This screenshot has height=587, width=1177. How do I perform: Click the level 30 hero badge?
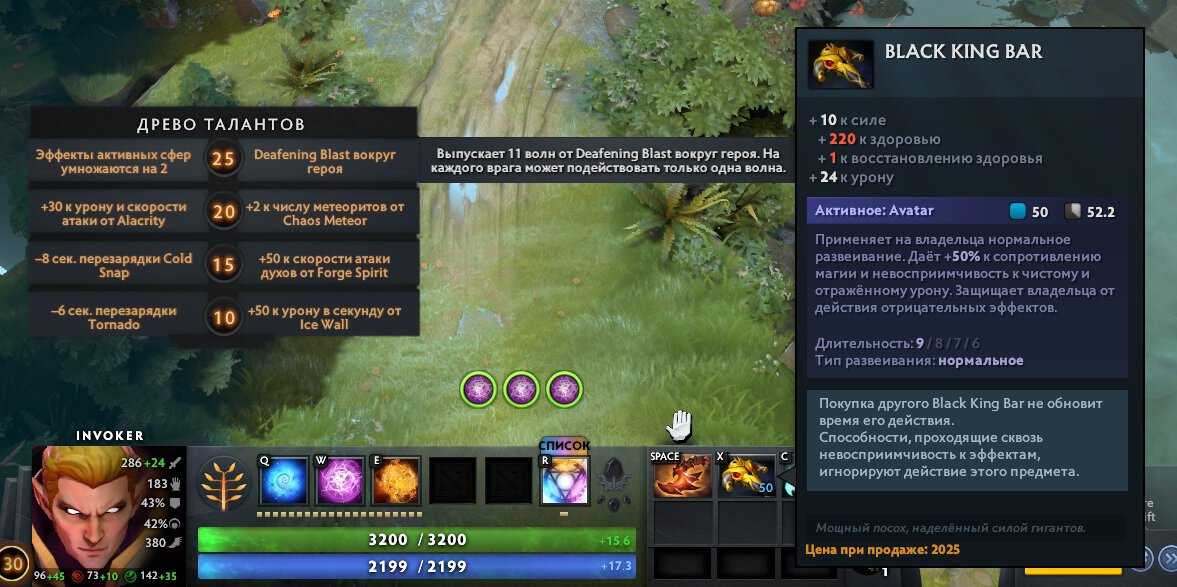coord(13,562)
